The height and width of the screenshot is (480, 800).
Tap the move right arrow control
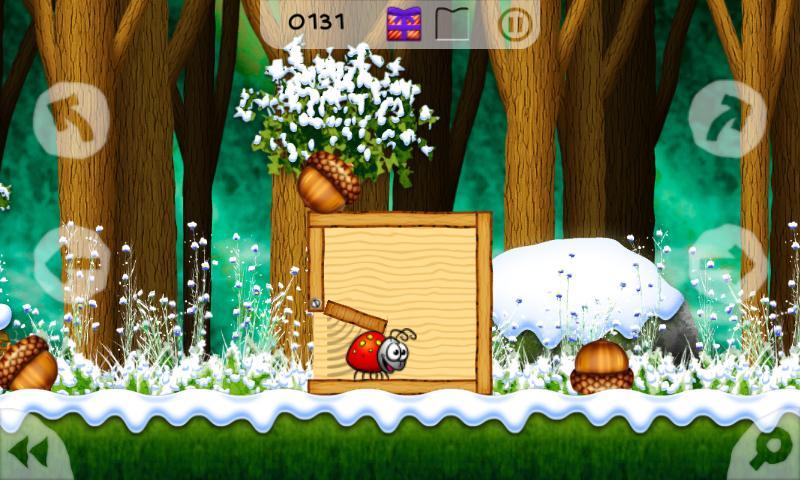(727, 262)
